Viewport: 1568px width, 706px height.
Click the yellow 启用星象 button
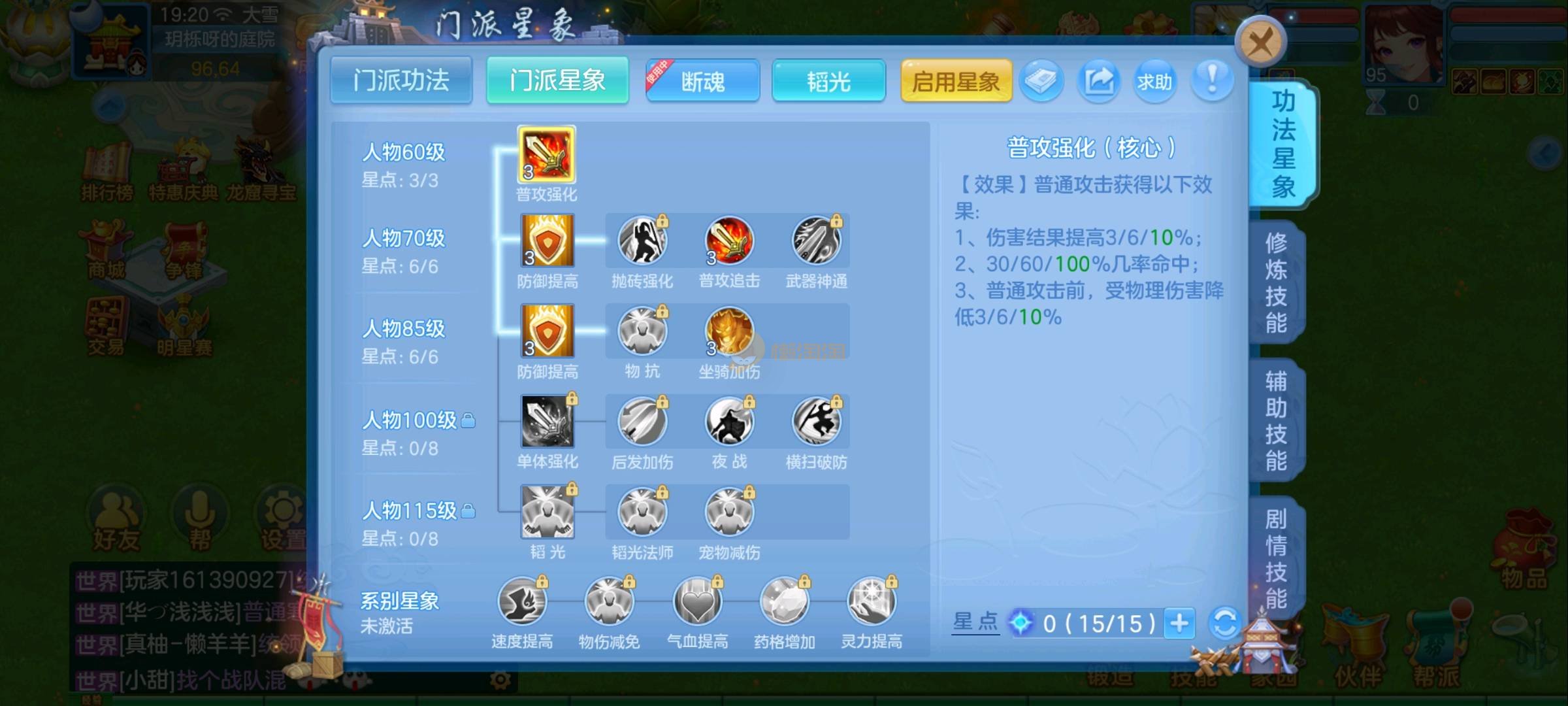[956, 81]
